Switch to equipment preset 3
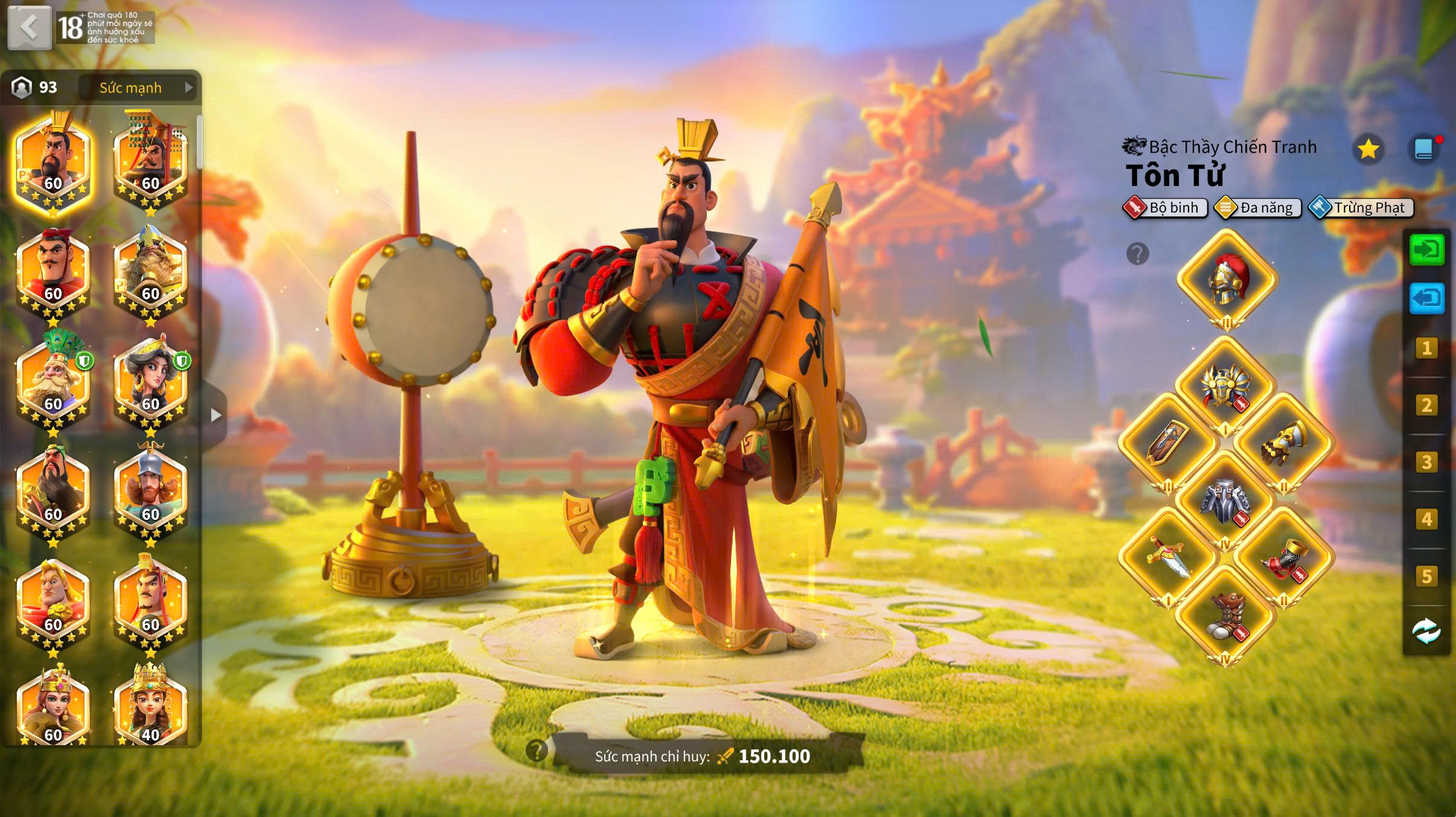The width and height of the screenshot is (1456, 817). tap(1426, 463)
